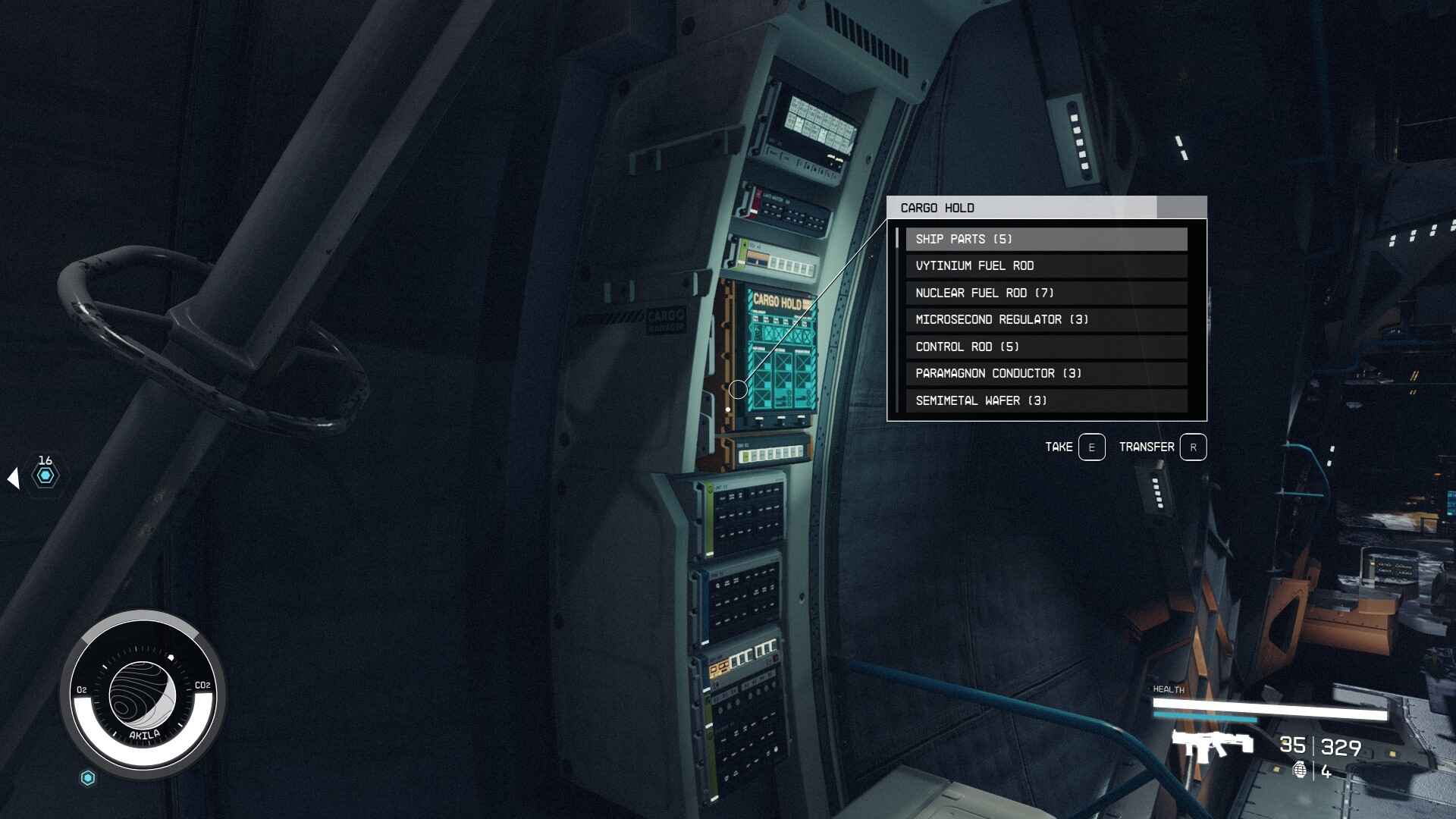The width and height of the screenshot is (1456, 819).
Task: Select the Ship Parts inventory entry
Action: 1046,239
